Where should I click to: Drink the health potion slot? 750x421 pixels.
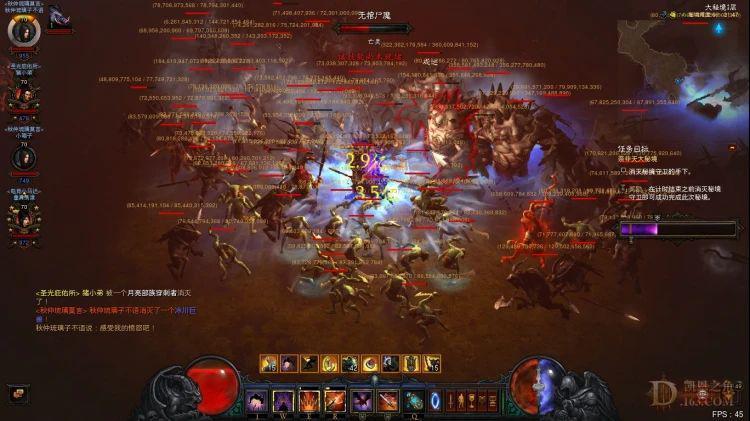pos(414,401)
